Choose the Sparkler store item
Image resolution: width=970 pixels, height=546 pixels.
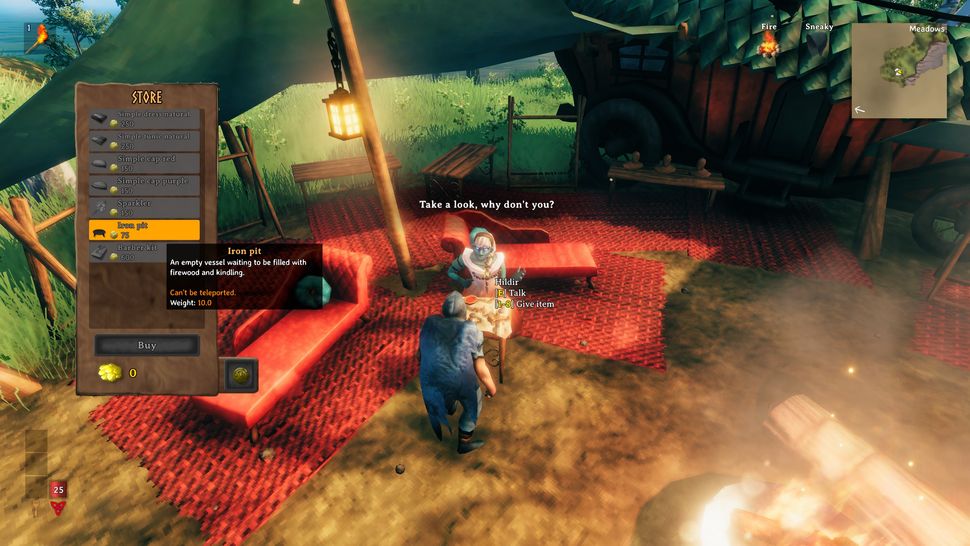pos(145,208)
